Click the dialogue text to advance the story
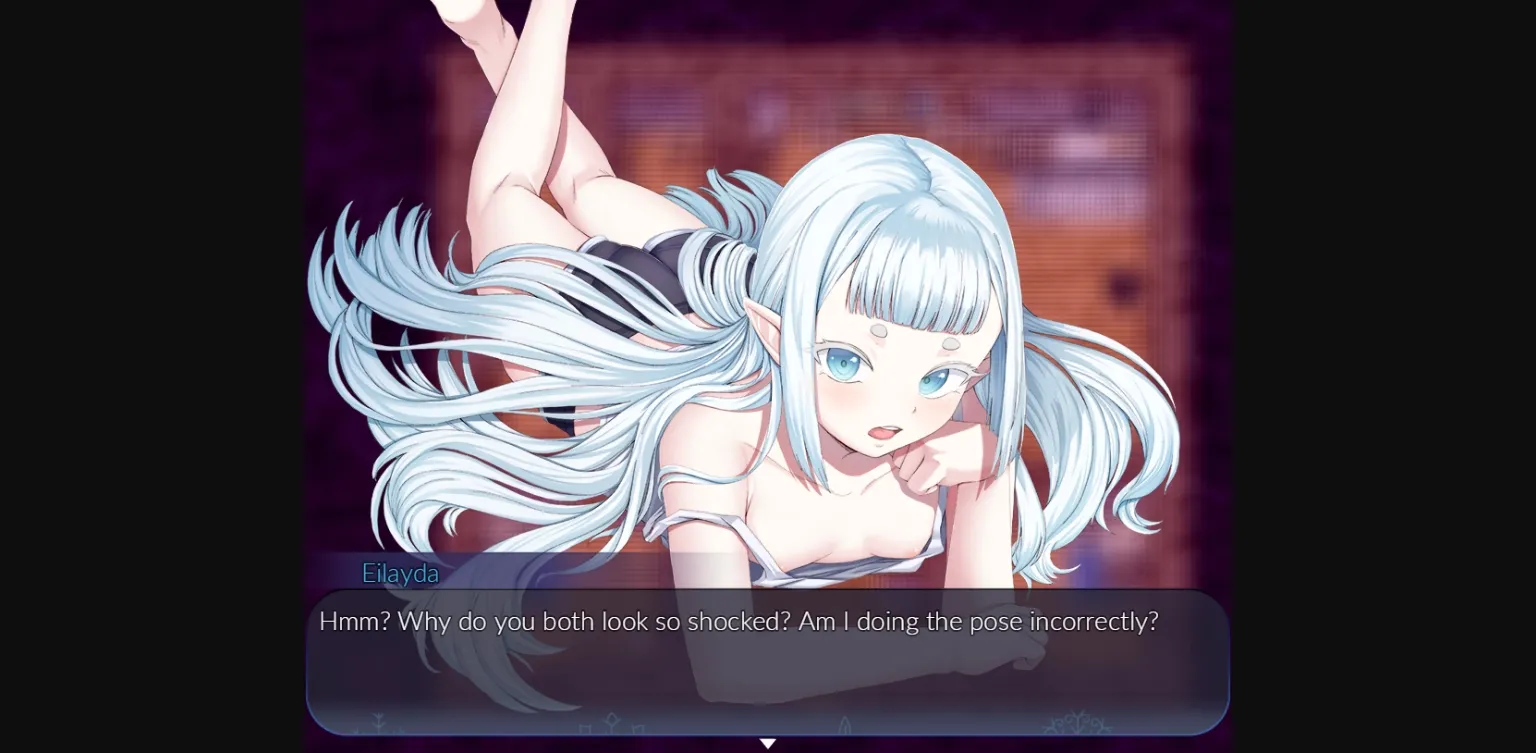Image resolution: width=1536 pixels, height=753 pixels. point(737,621)
